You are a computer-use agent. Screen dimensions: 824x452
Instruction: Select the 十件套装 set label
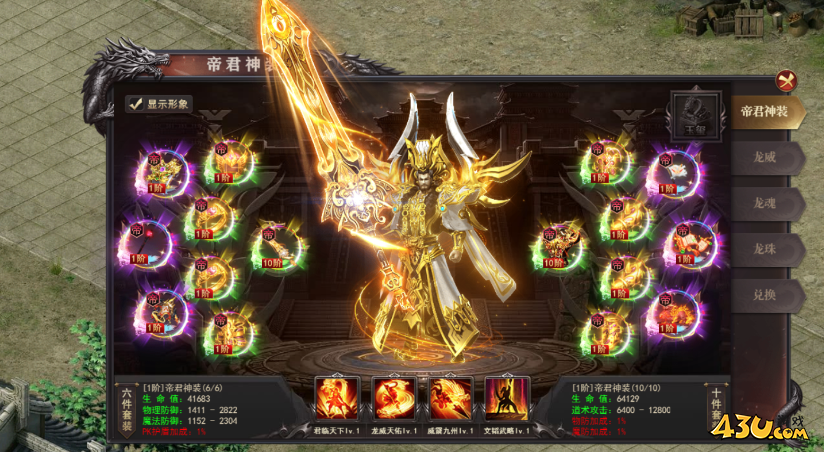click(x=716, y=410)
